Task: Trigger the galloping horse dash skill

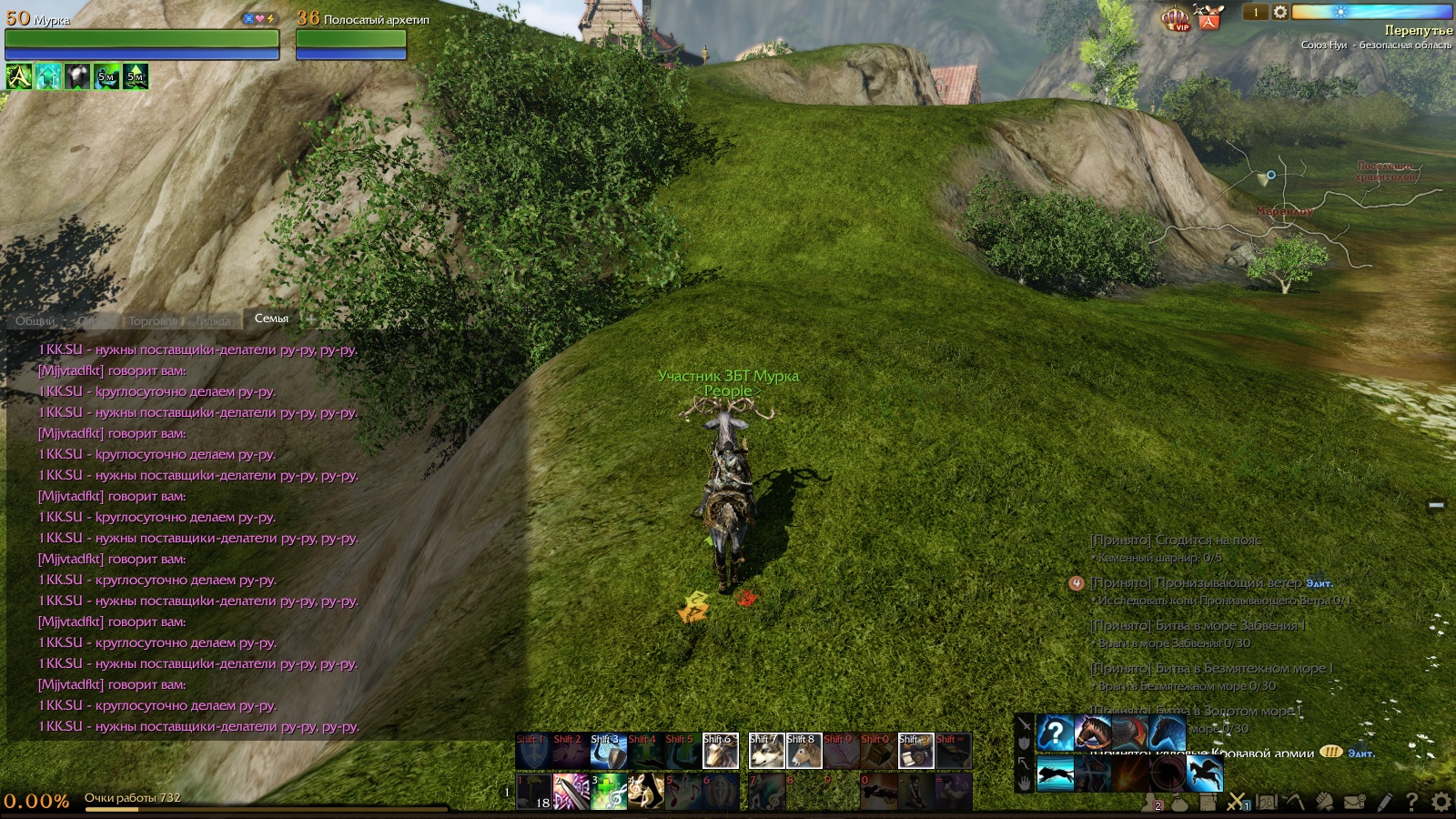Action: 1056,774
